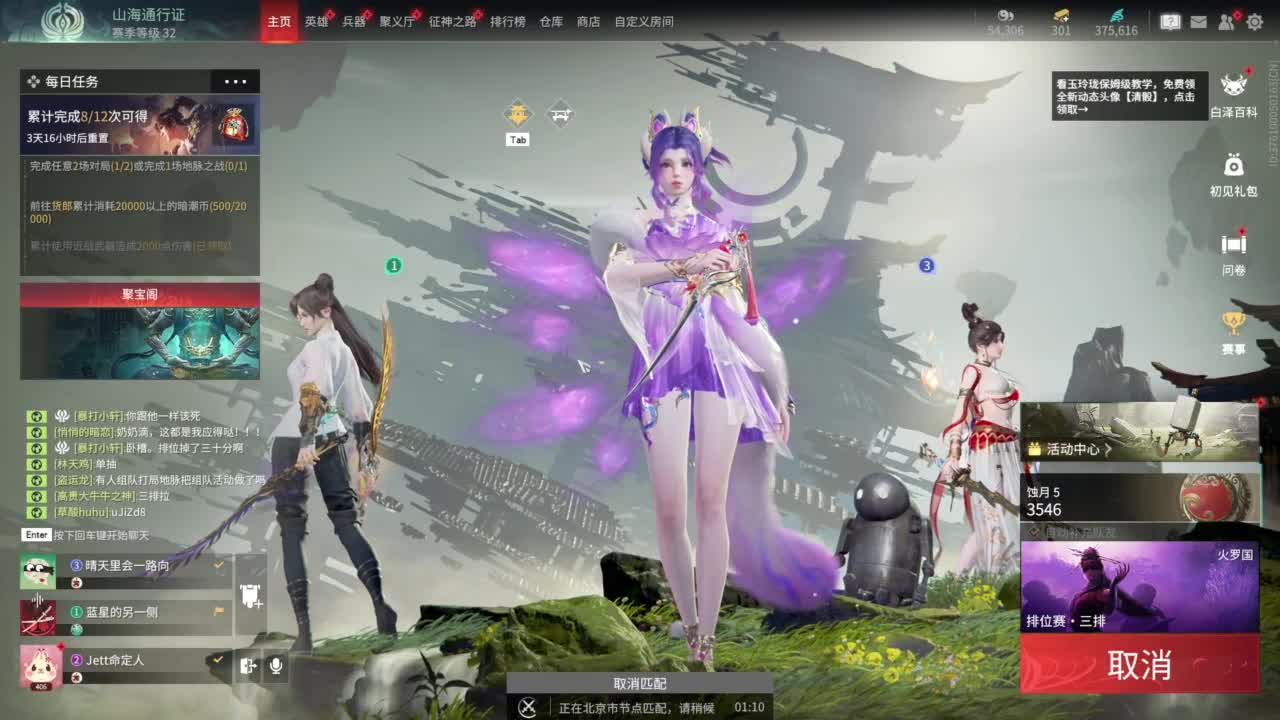Open the daily tasks '...' options menu
The width and height of the screenshot is (1280, 720).
point(235,81)
